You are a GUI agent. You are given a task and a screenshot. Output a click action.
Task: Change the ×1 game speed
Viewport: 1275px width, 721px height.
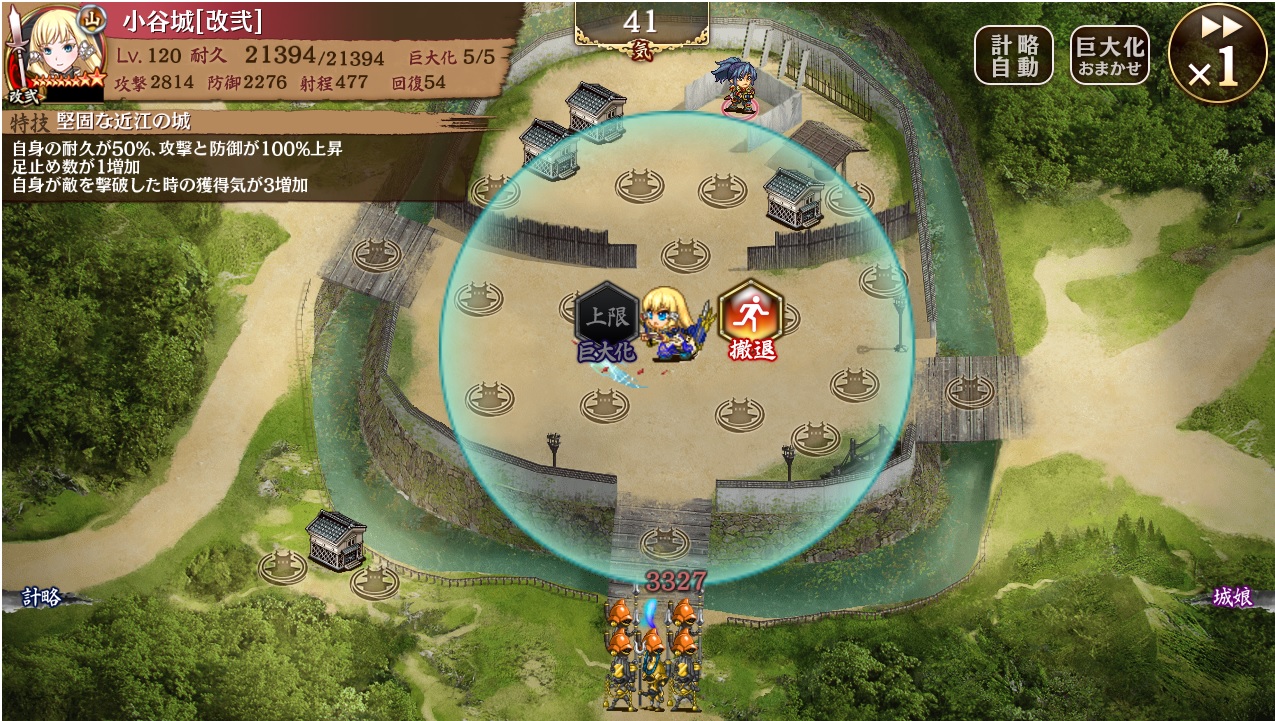(x=1217, y=54)
